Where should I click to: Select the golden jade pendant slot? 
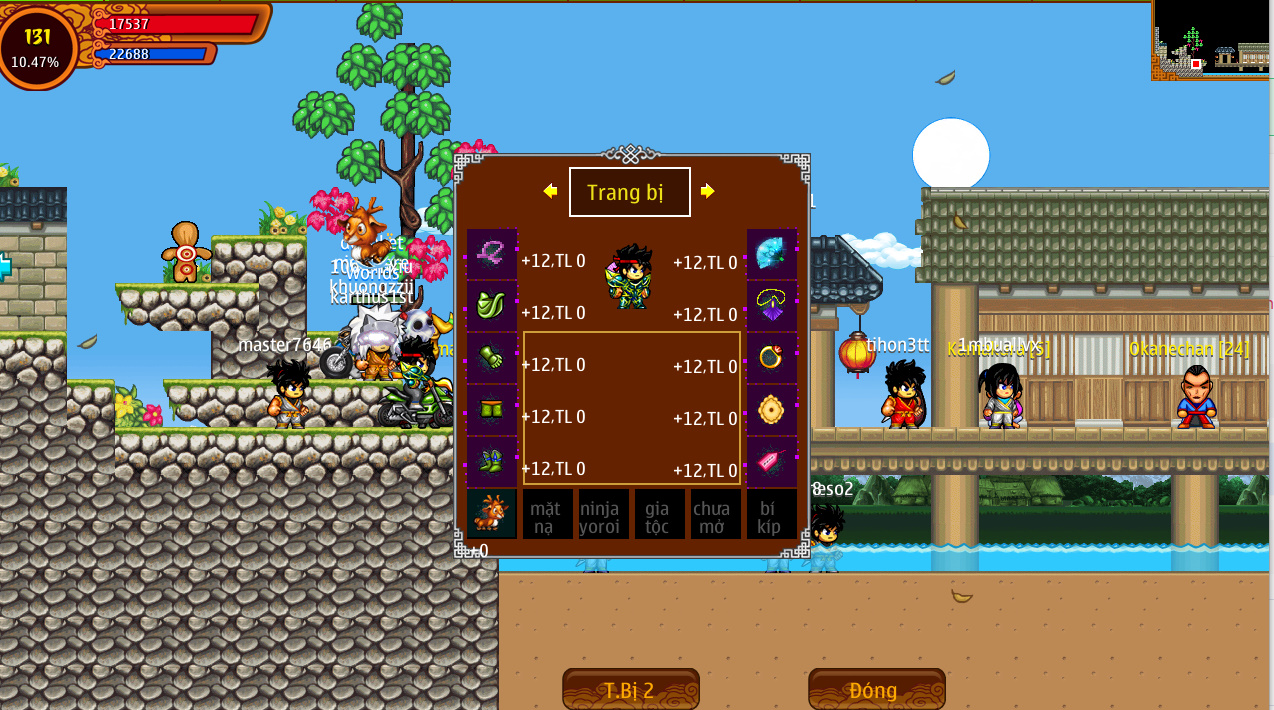[x=772, y=410]
